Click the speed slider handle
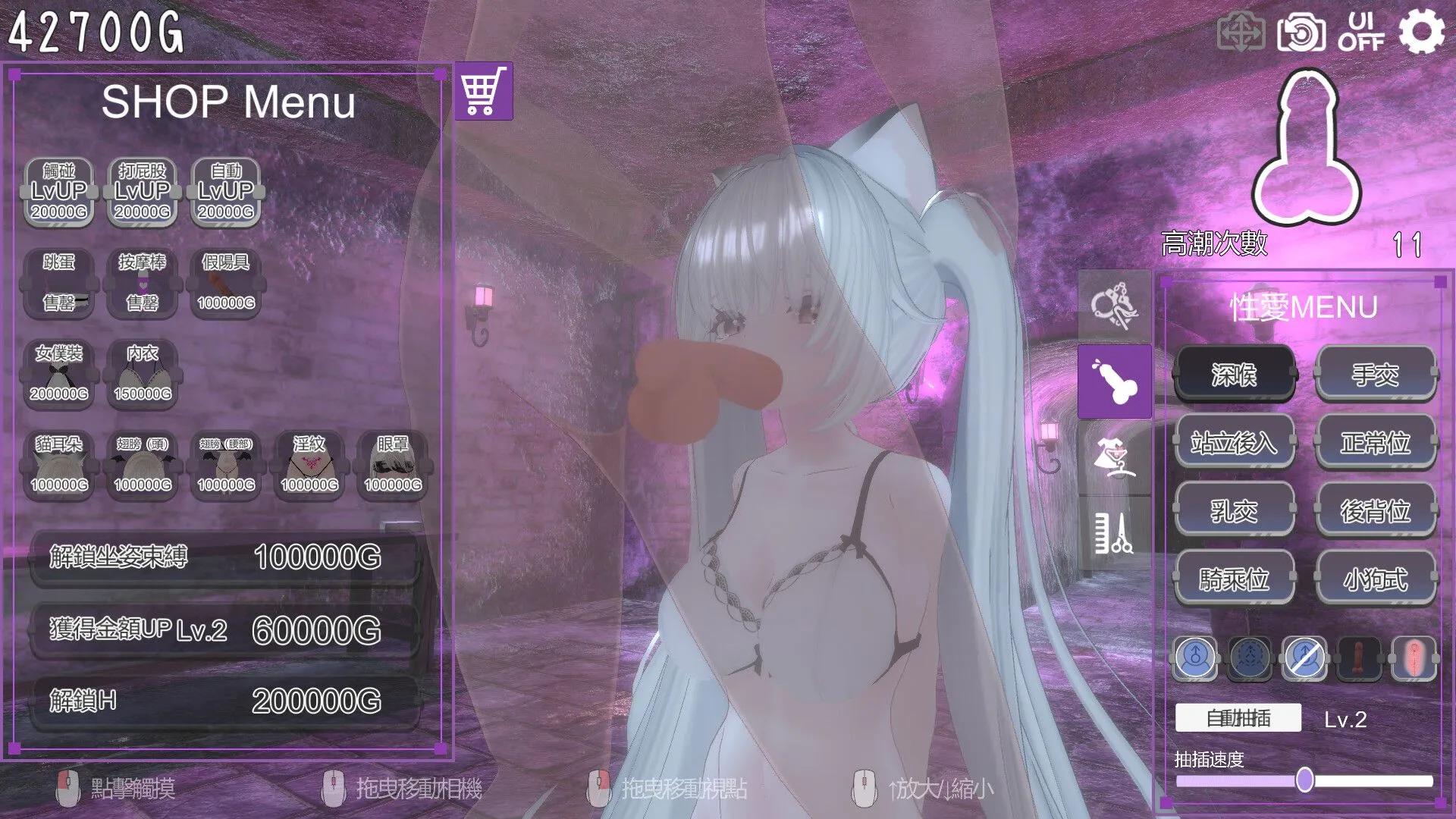This screenshot has width=1456, height=819. tap(1304, 780)
